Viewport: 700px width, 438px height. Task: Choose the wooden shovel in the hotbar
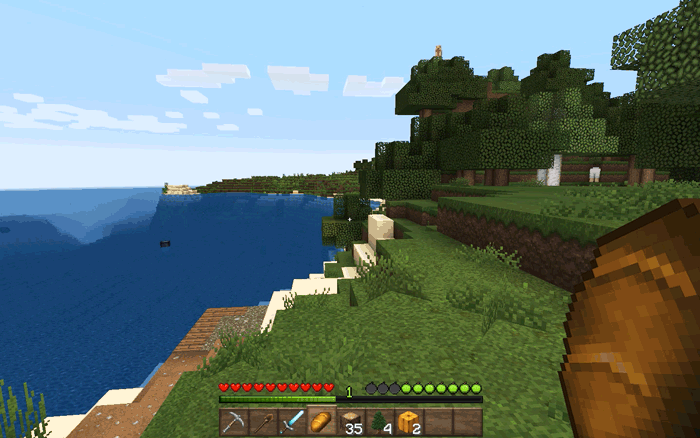click(x=262, y=421)
